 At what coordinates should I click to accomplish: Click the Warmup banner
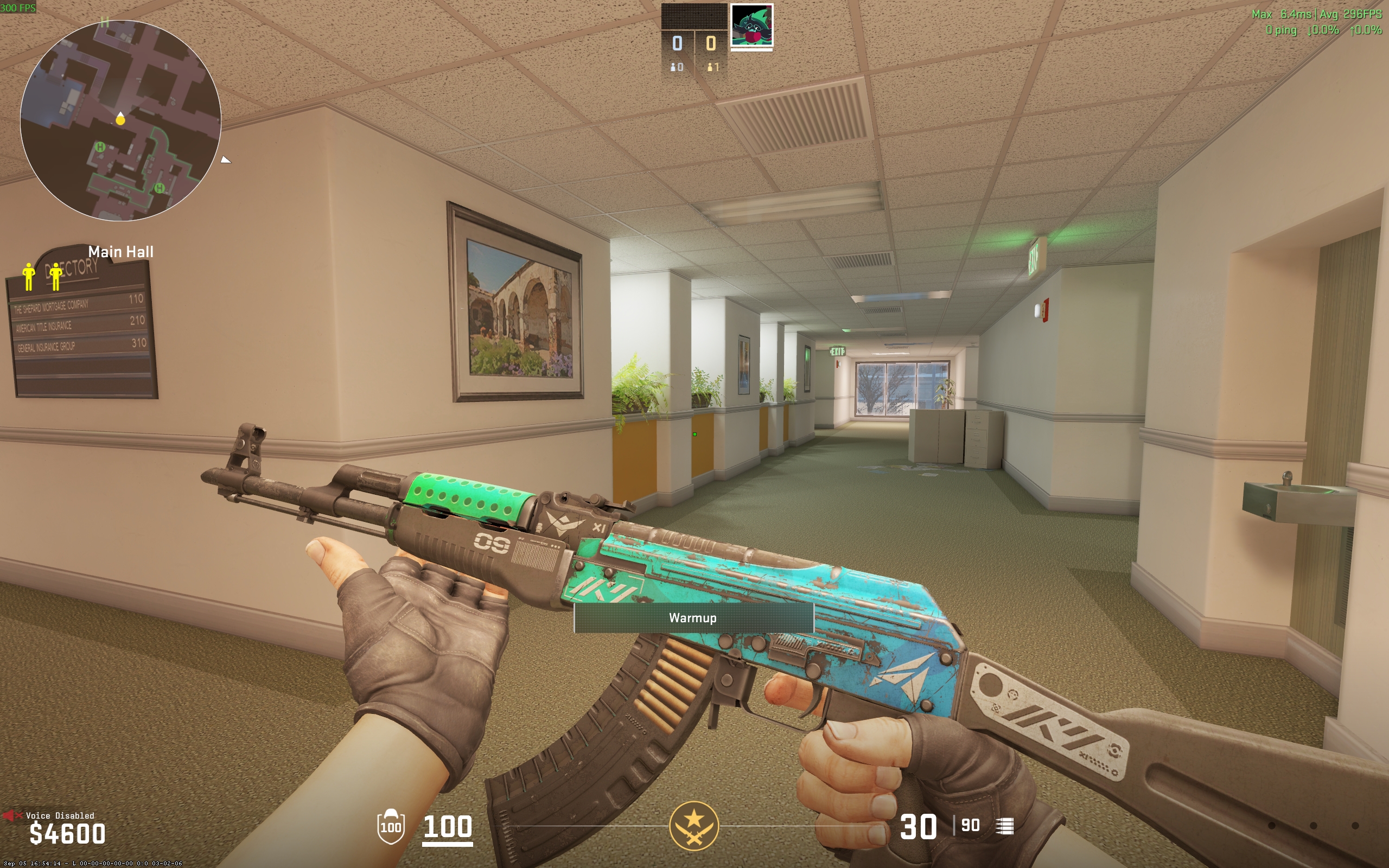click(693, 618)
